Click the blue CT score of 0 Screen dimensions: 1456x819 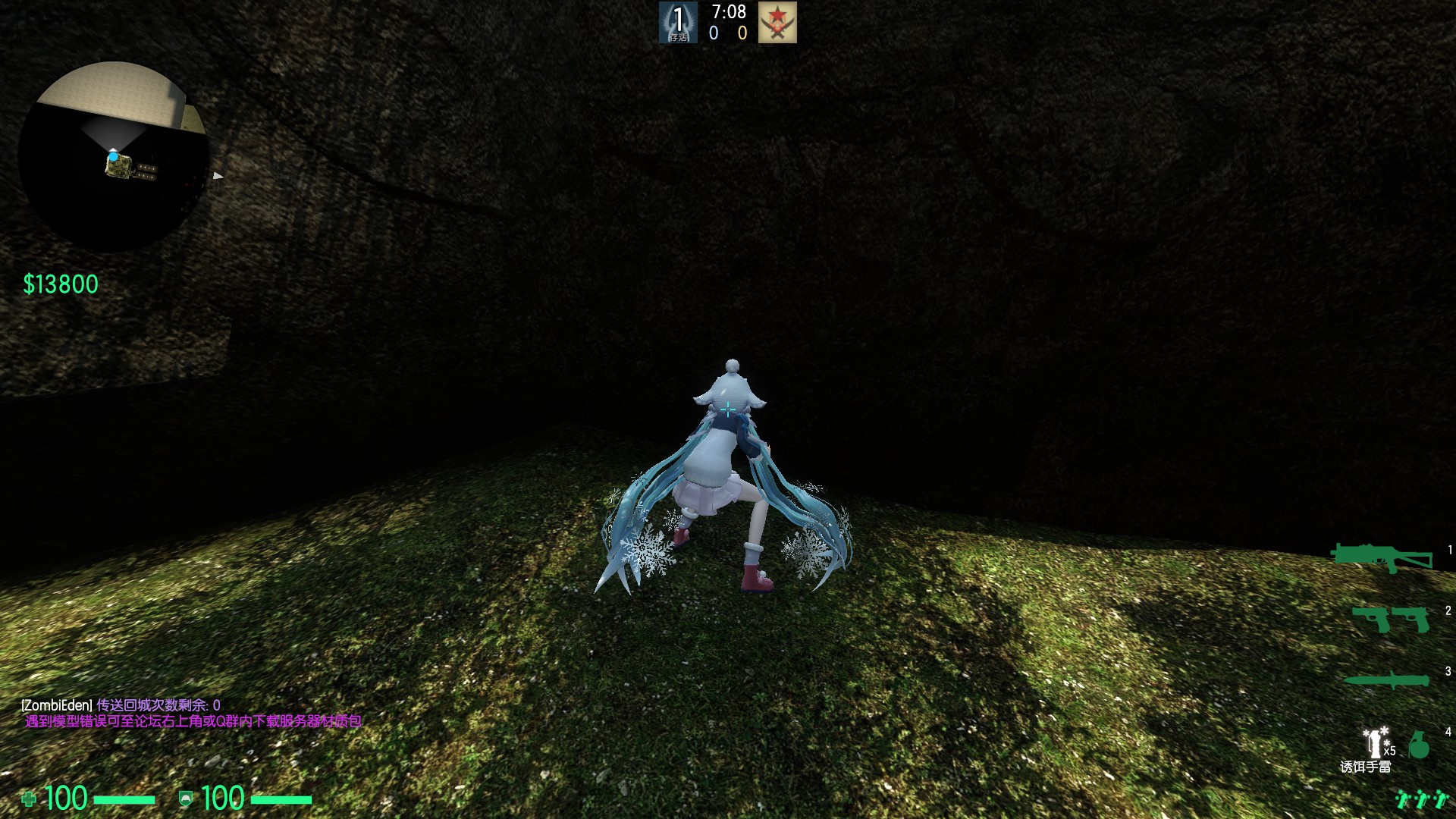pyautogui.click(x=713, y=33)
